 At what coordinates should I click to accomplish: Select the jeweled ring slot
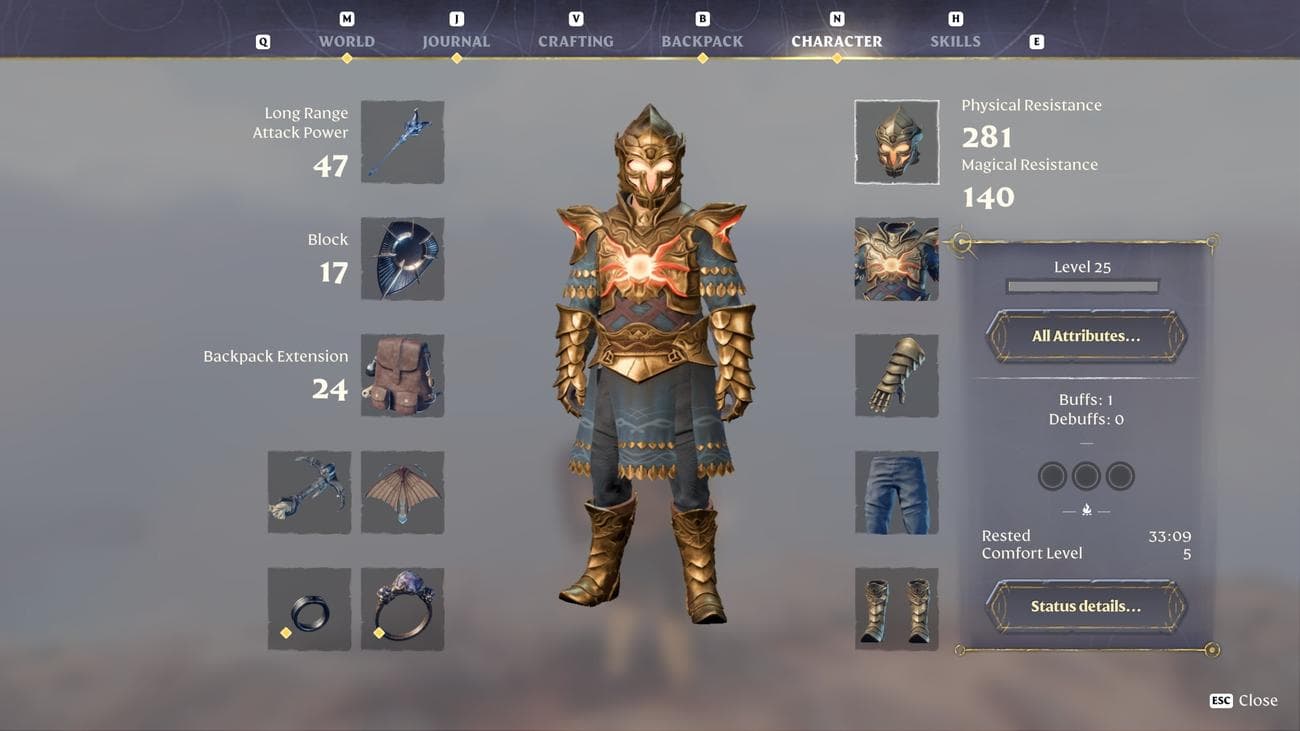tap(402, 609)
